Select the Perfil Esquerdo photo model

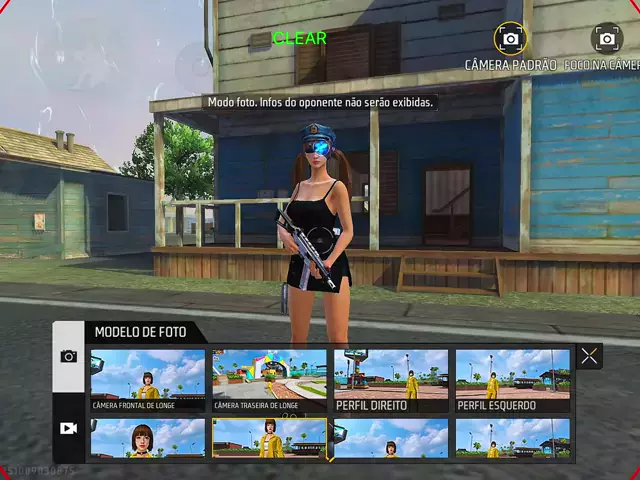513,380
